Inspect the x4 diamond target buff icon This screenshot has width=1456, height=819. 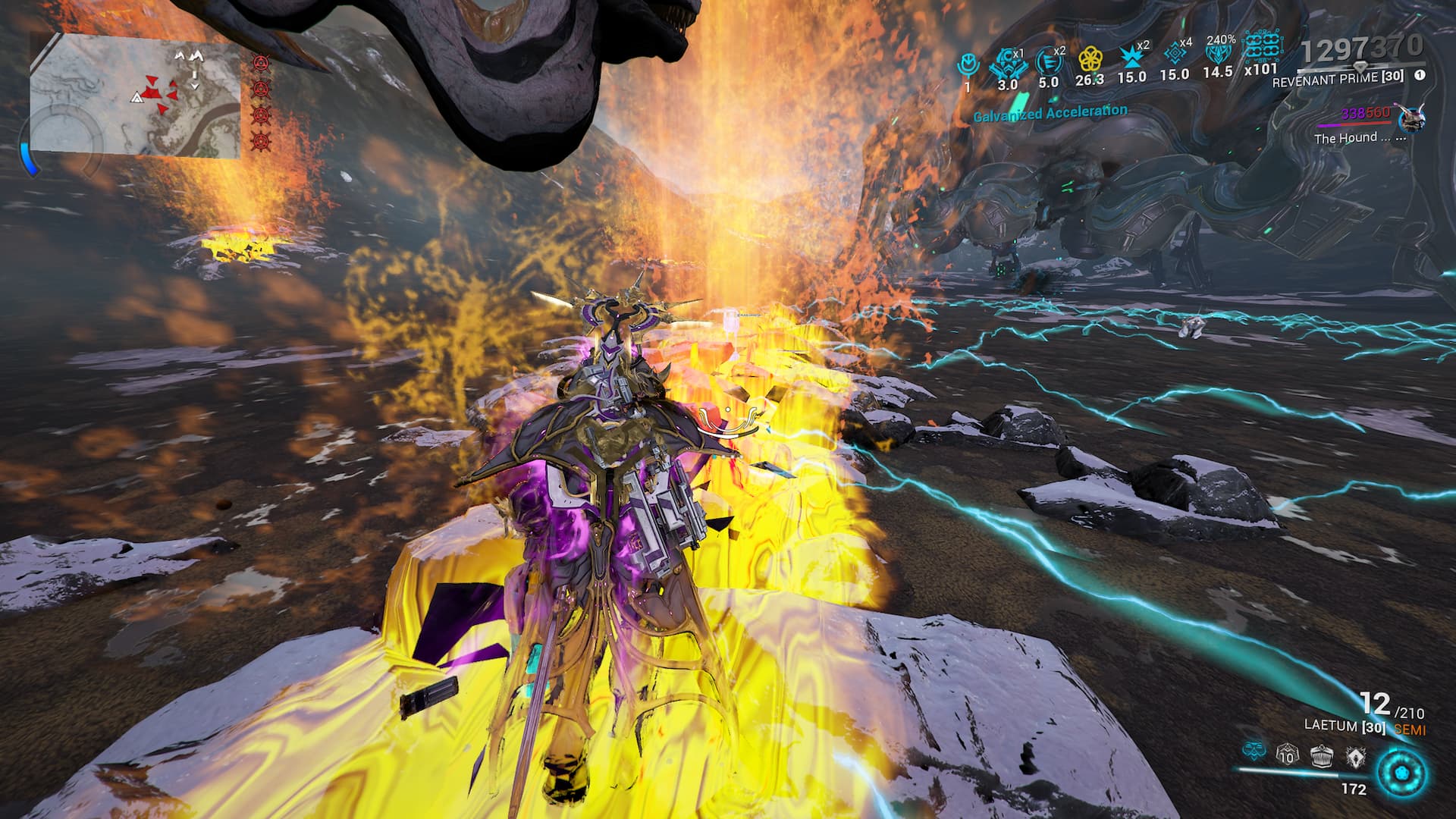pyautogui.click(x=1175, y=53)
